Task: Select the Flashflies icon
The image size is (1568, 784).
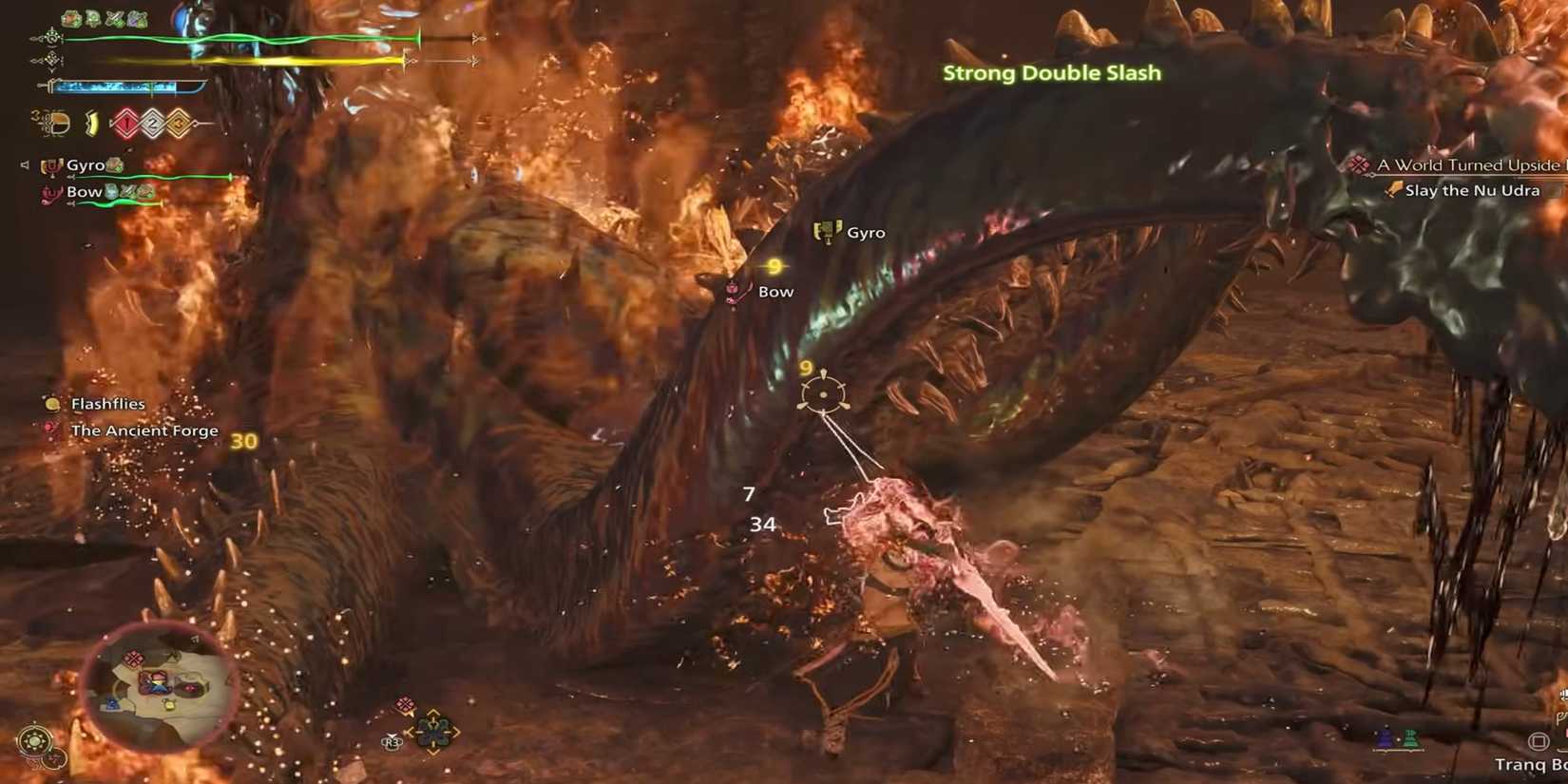Action: (52, 405)
